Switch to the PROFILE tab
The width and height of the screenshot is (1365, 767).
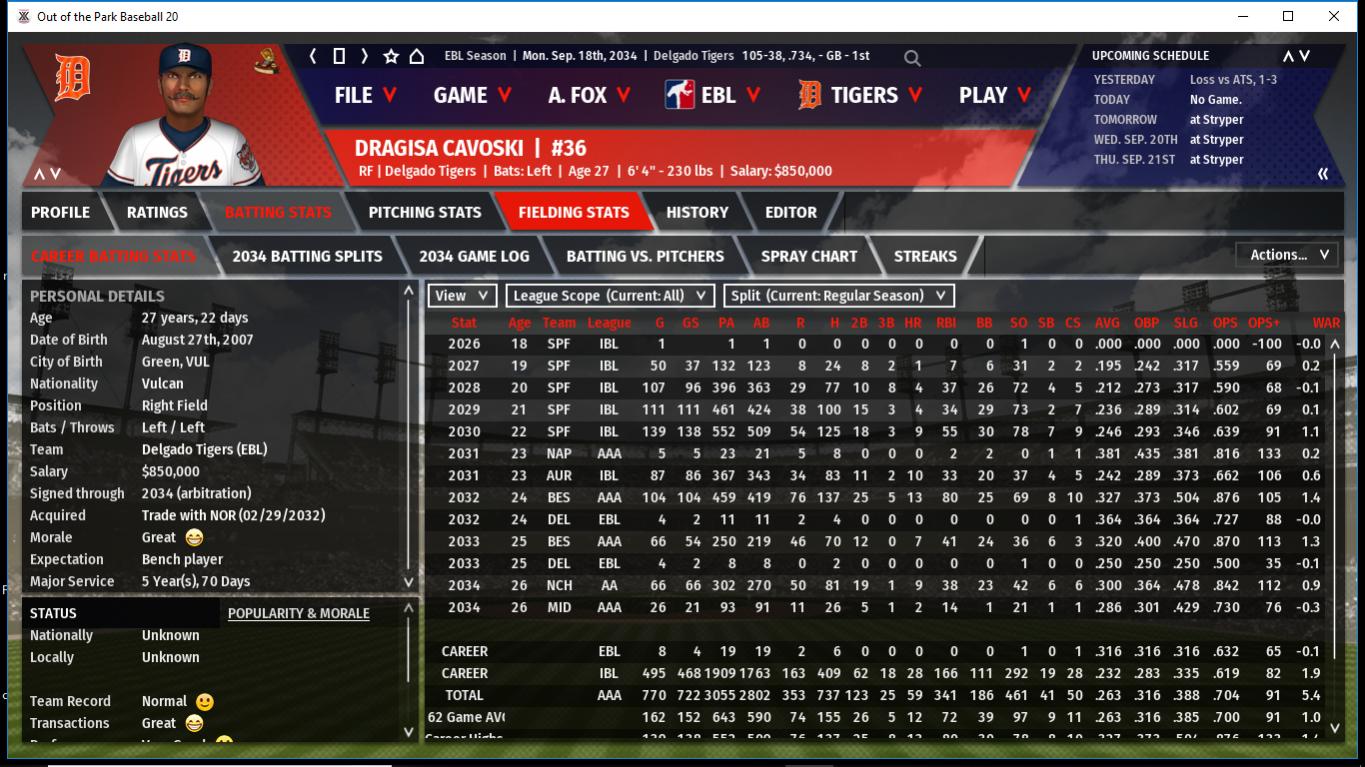[60, 212]
